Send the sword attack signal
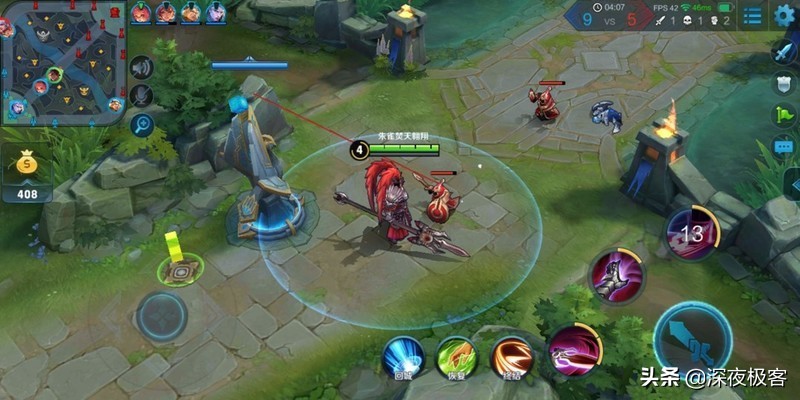Viewport: 800px width, 400px height. coord(785,51)
